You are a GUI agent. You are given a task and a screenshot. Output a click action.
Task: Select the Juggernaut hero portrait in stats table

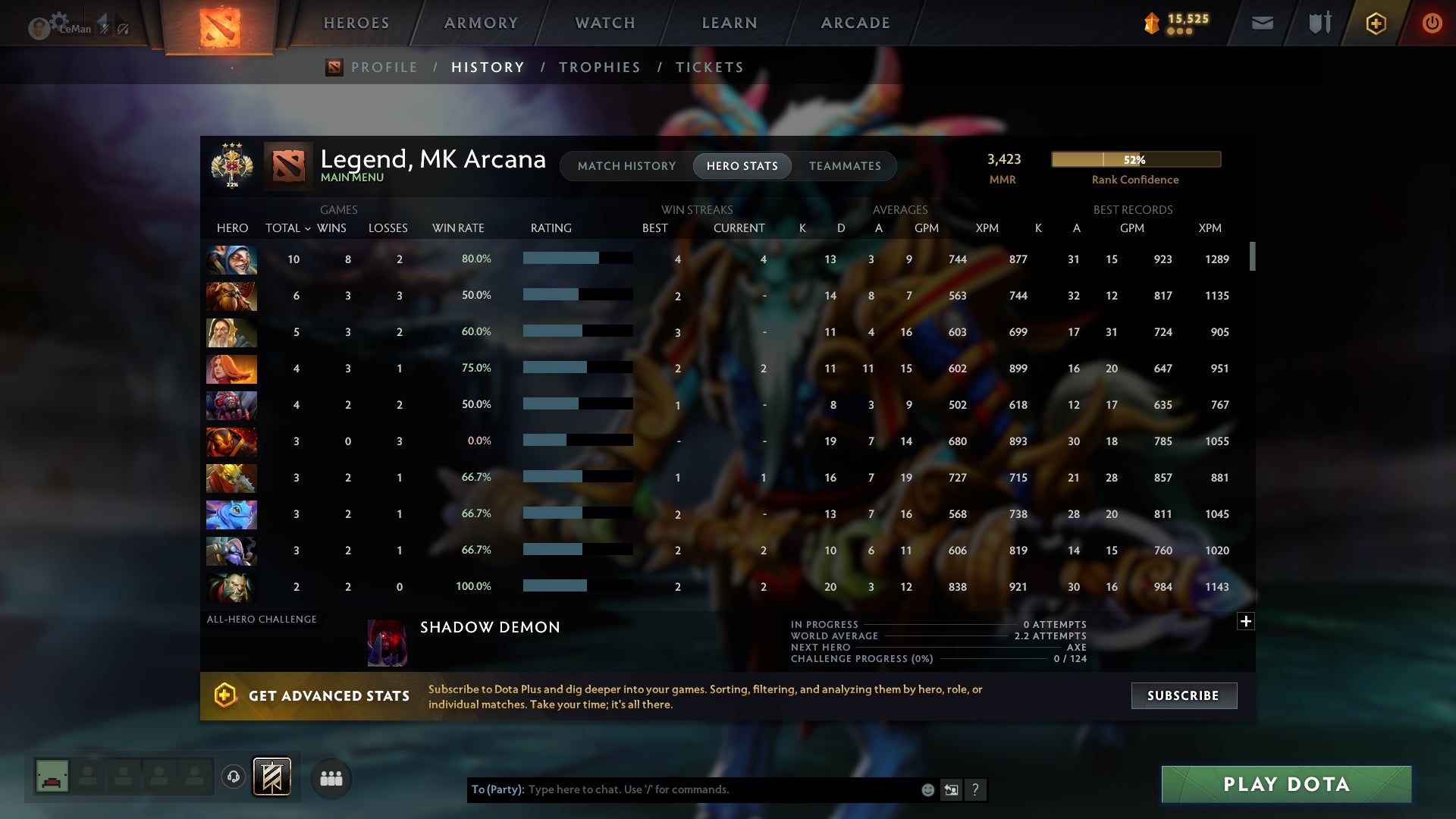[231, 441]
